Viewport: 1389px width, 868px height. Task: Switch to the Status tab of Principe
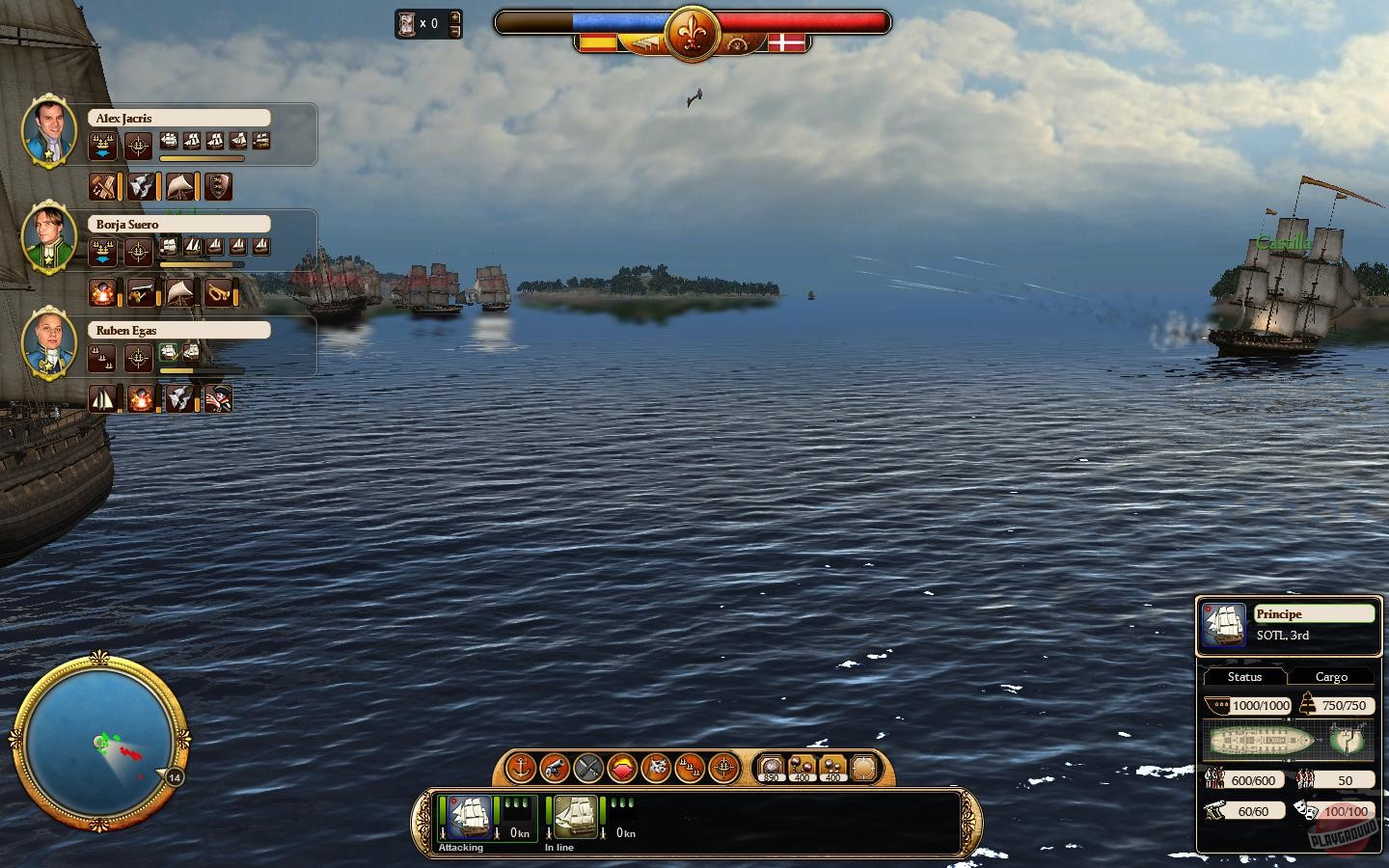tap(1243, 677)
